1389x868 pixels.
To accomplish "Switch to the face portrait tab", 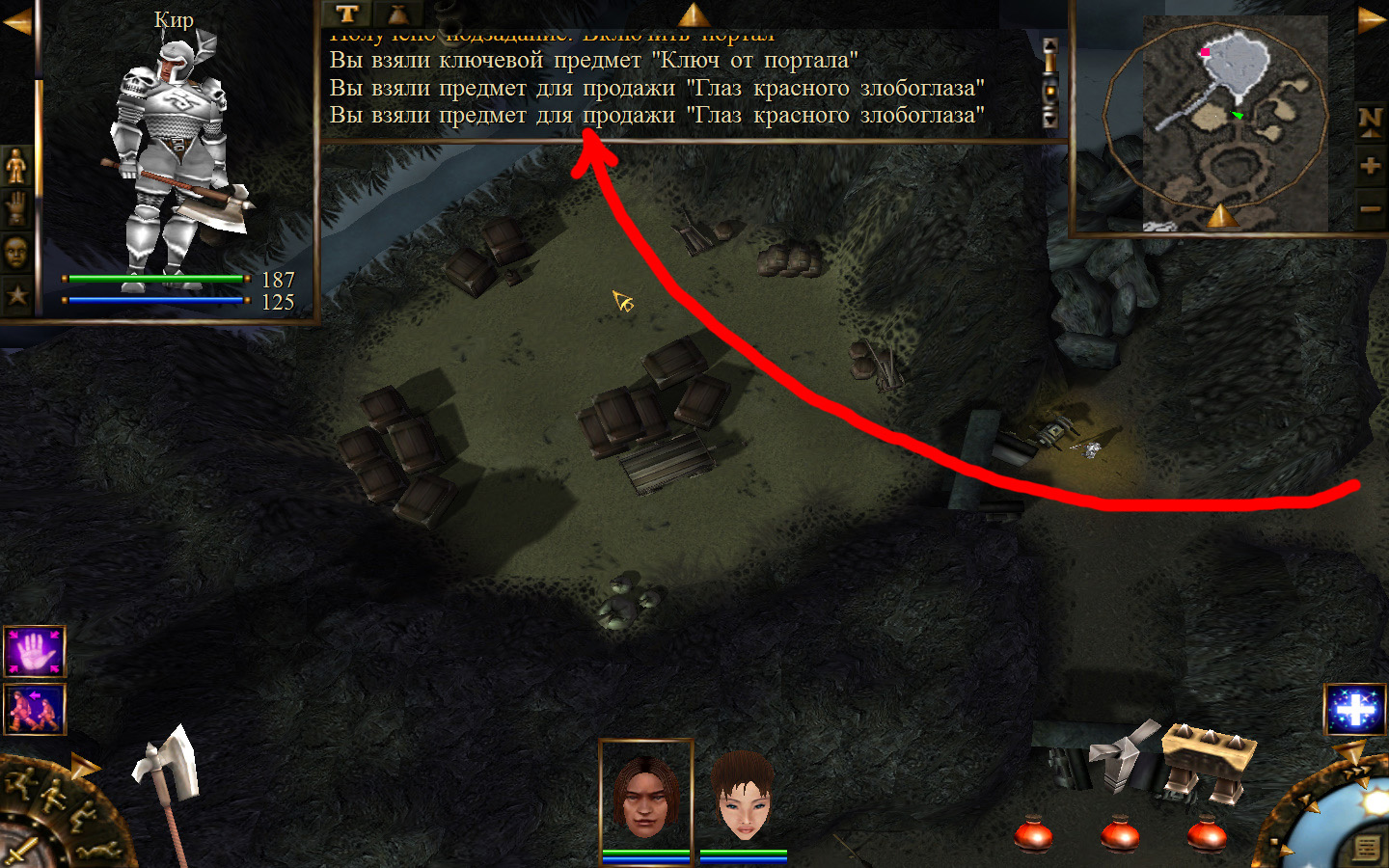I will click(16, 252).
